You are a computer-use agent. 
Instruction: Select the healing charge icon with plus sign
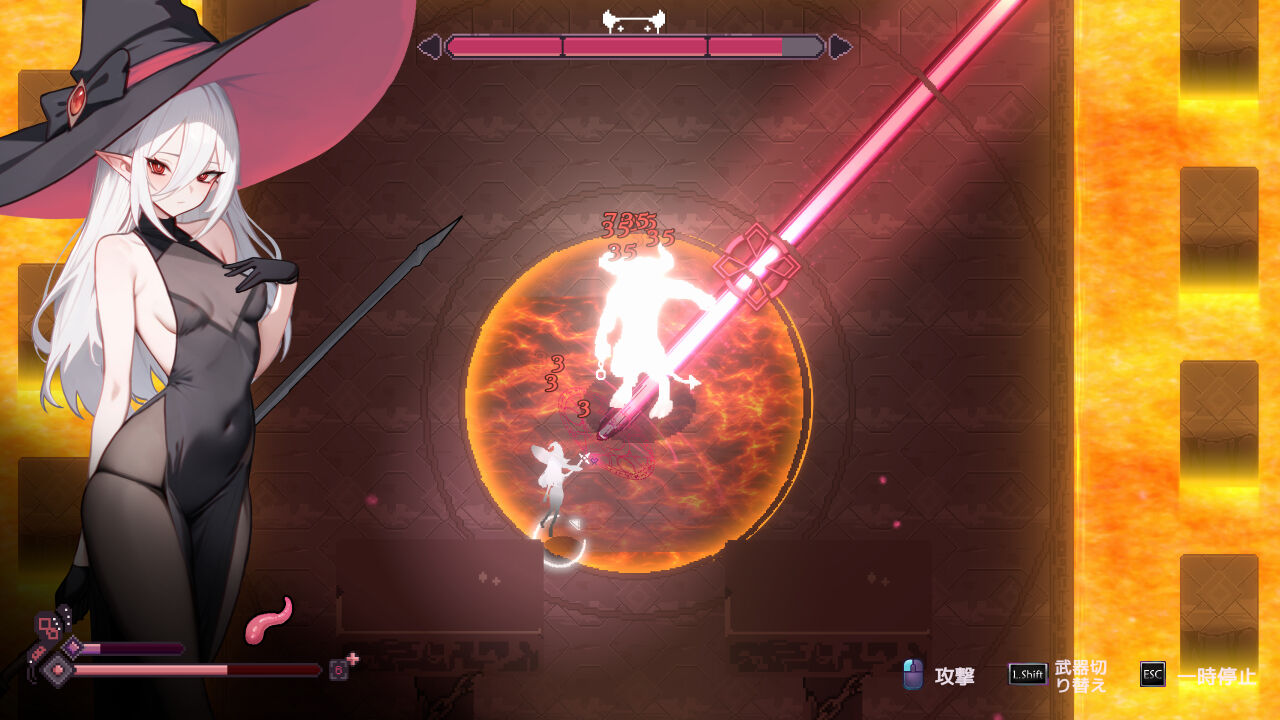[x=341, y=668]
